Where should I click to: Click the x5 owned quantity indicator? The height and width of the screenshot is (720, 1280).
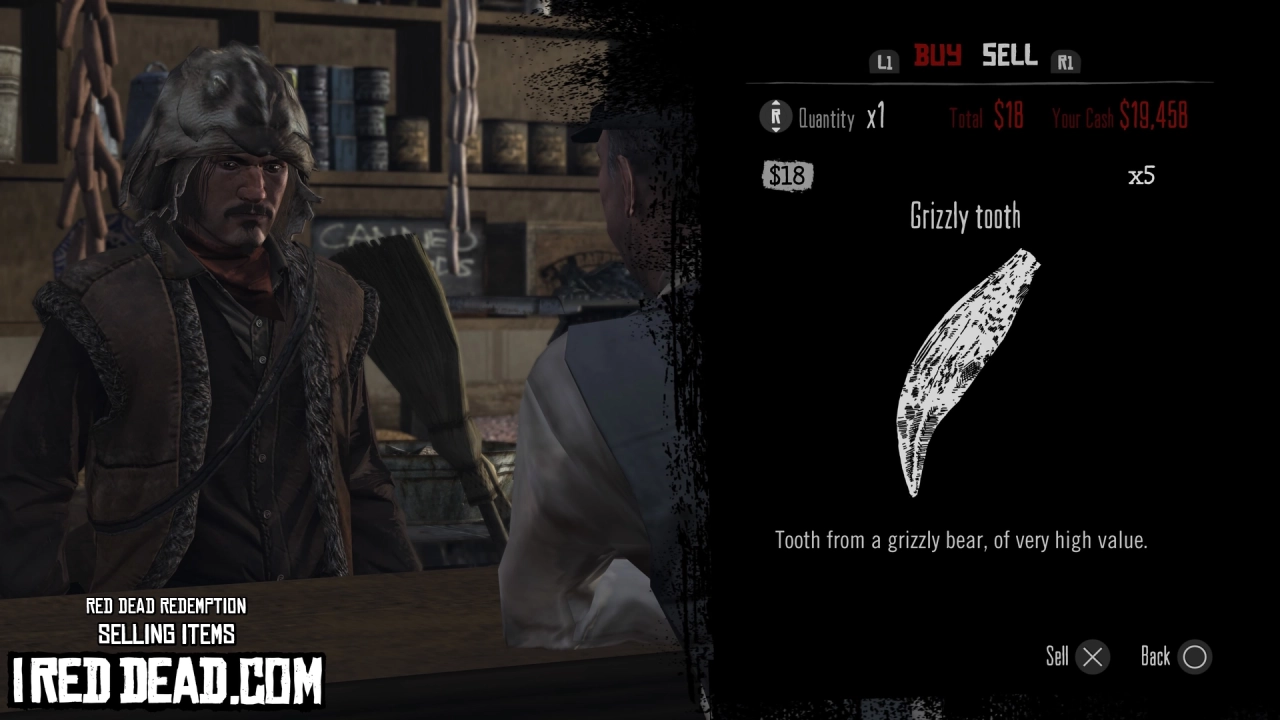(1142, 174)
